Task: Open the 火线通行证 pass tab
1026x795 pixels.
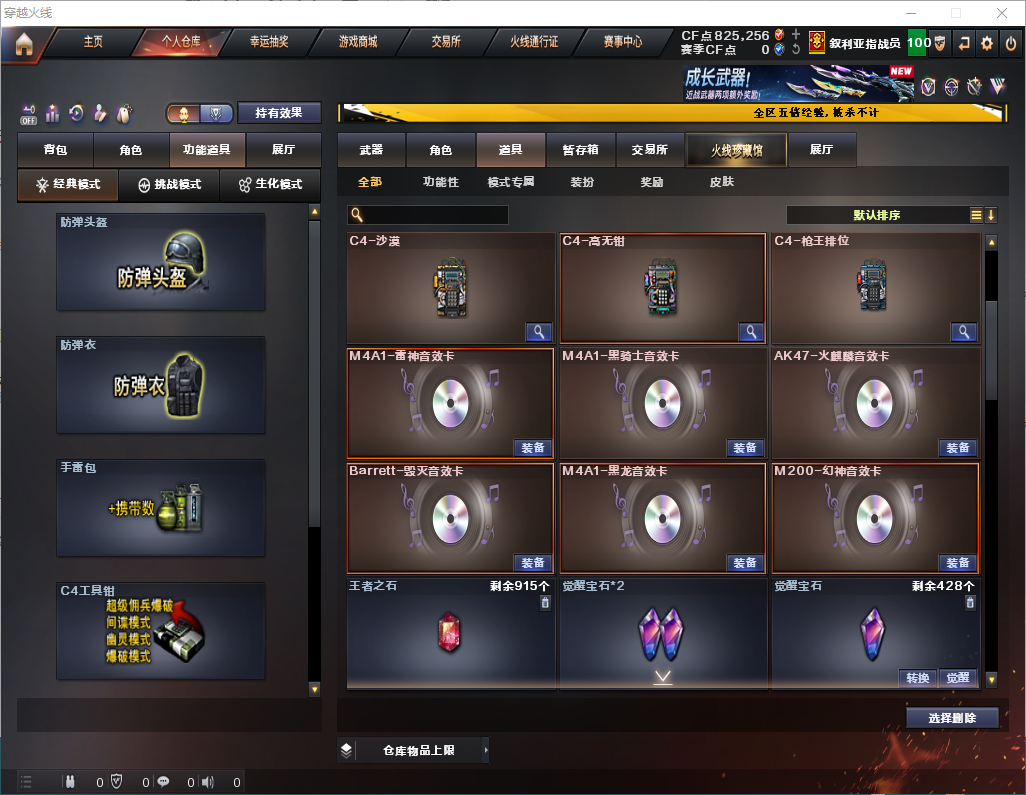Action: point(534,42)
